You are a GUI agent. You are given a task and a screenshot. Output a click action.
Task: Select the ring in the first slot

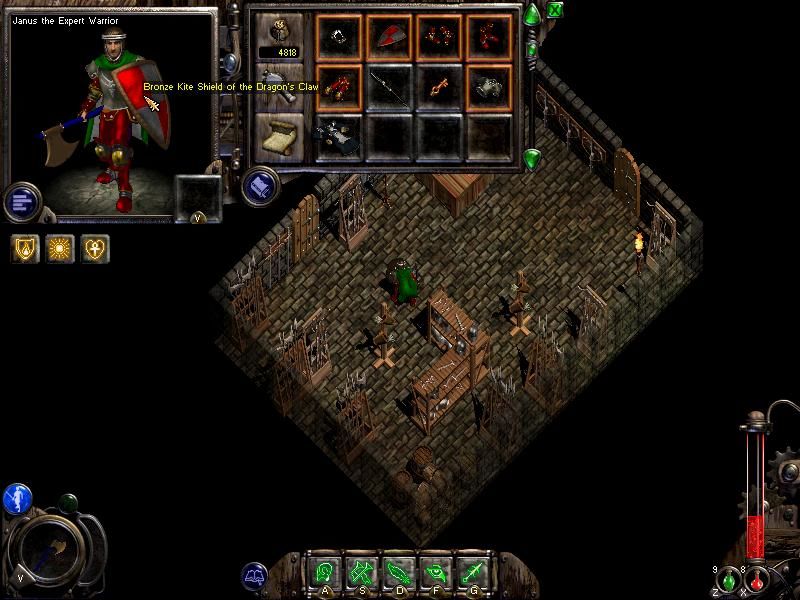click(340, 38)
